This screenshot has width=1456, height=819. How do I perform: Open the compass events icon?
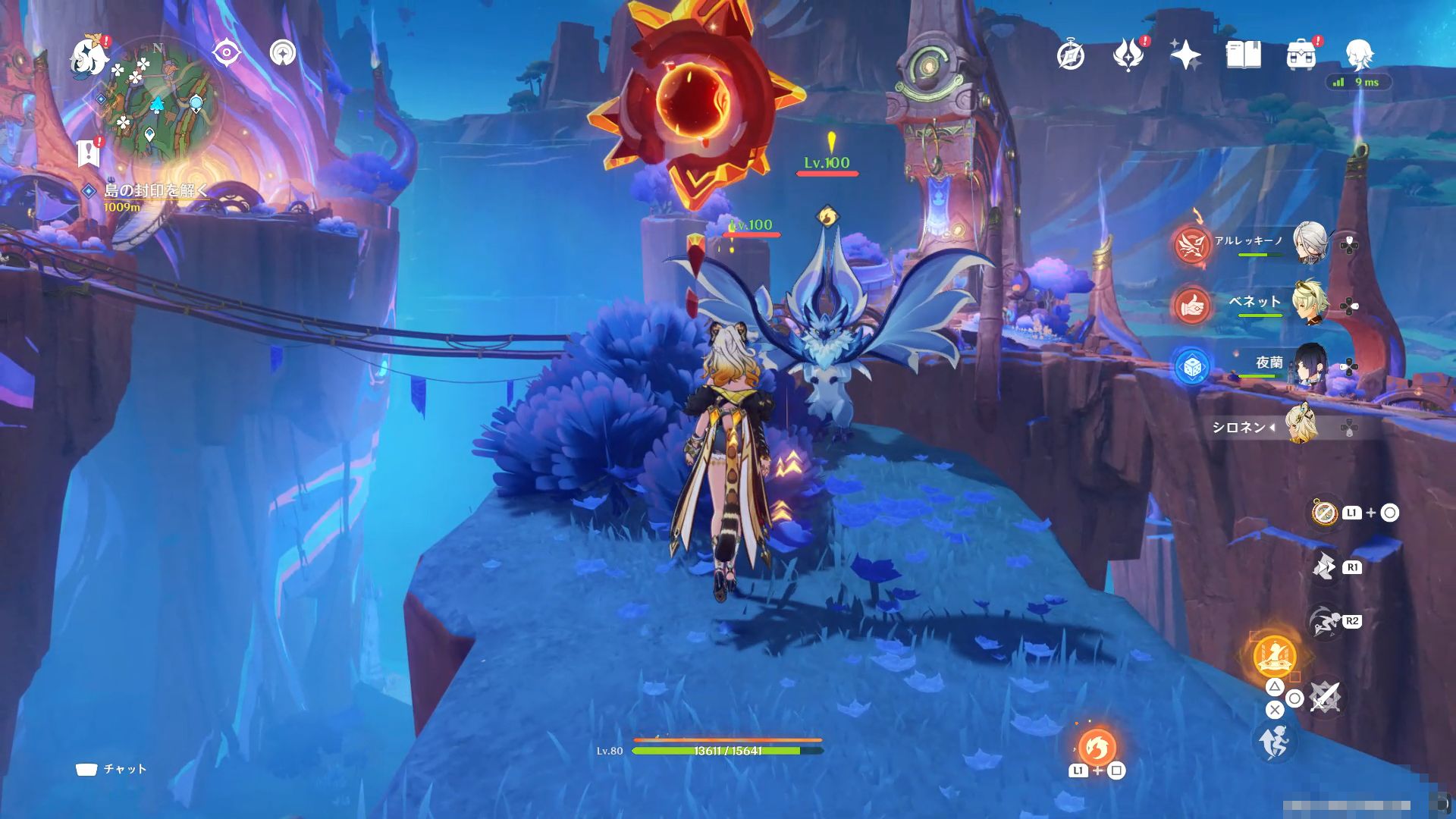pos(1071,55)
